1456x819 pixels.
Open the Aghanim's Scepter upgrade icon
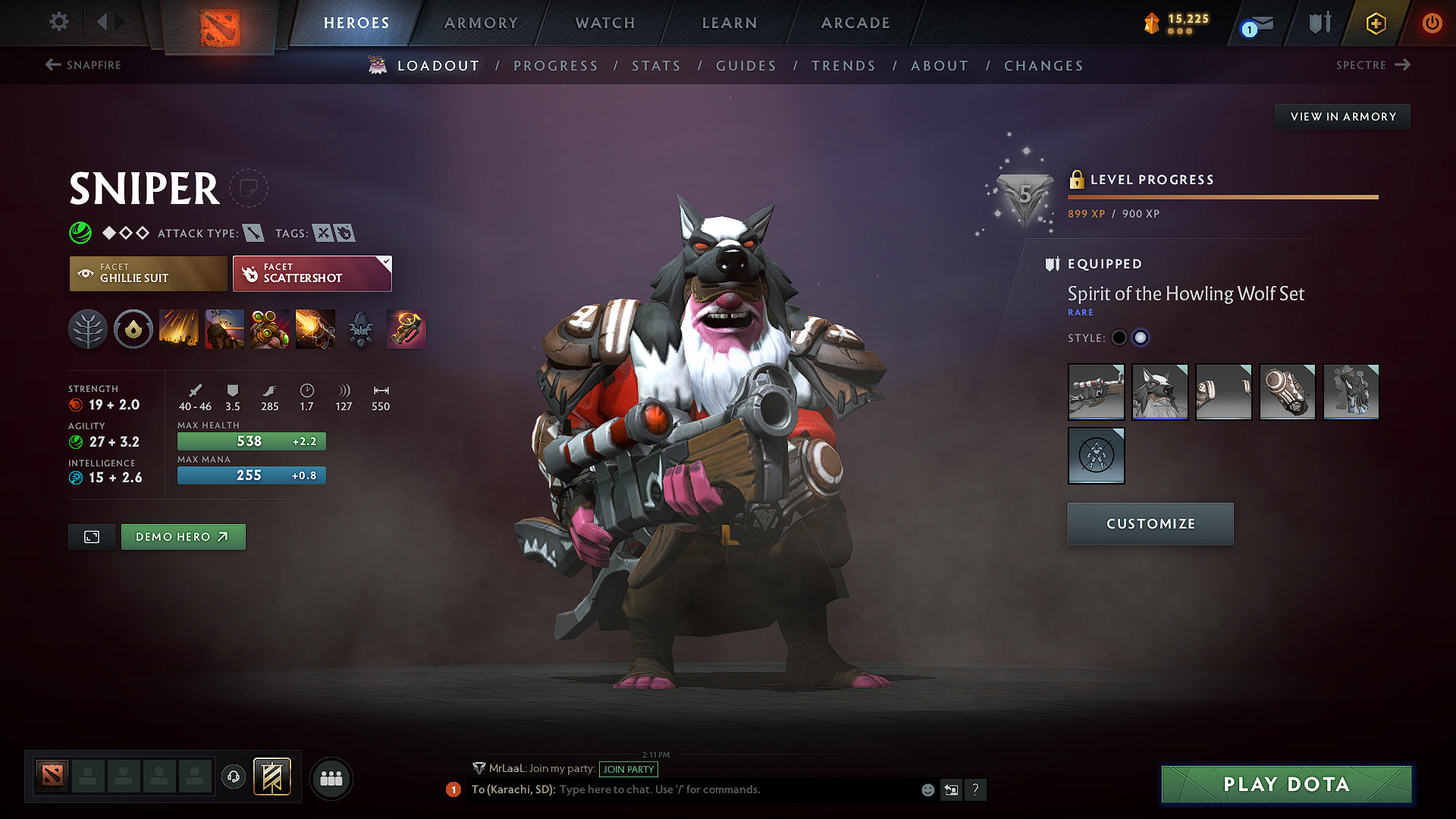[x=361, y=329]
